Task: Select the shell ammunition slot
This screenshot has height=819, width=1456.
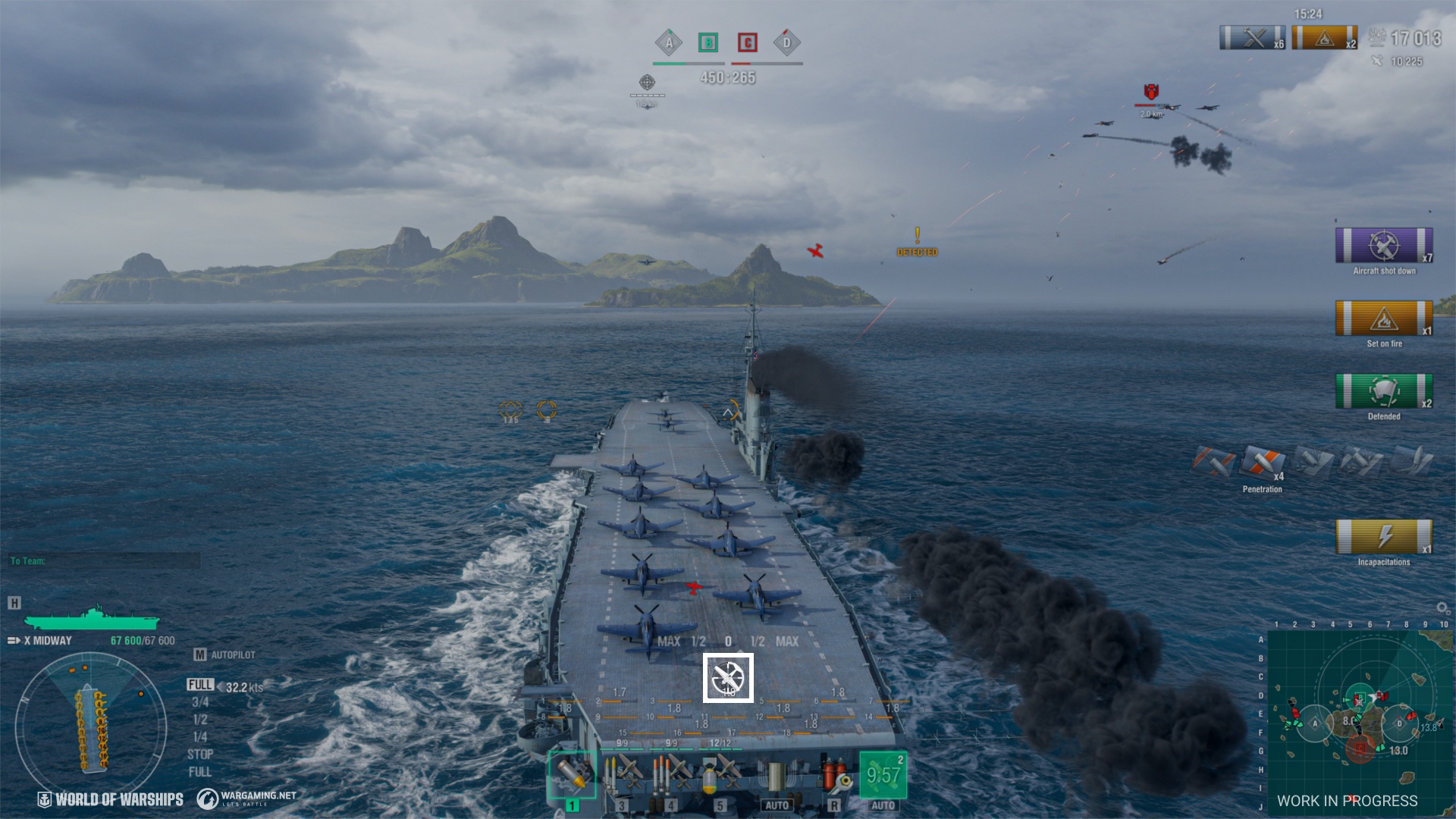Action: tap(572, 774)
